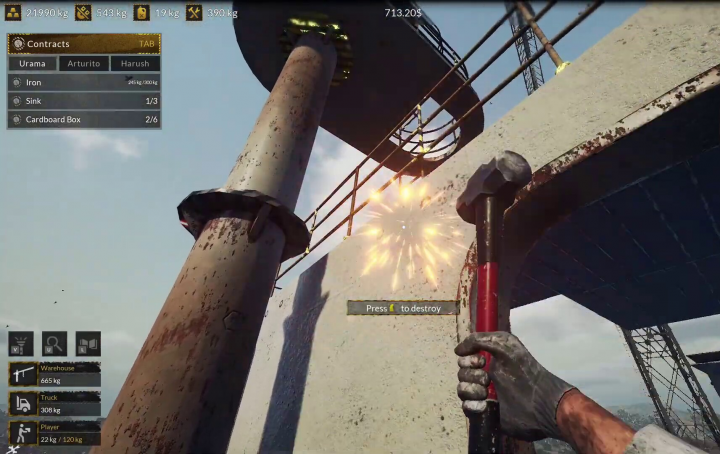
Task: Switch to the Arturito contract tab
Action: coord(84,63)
